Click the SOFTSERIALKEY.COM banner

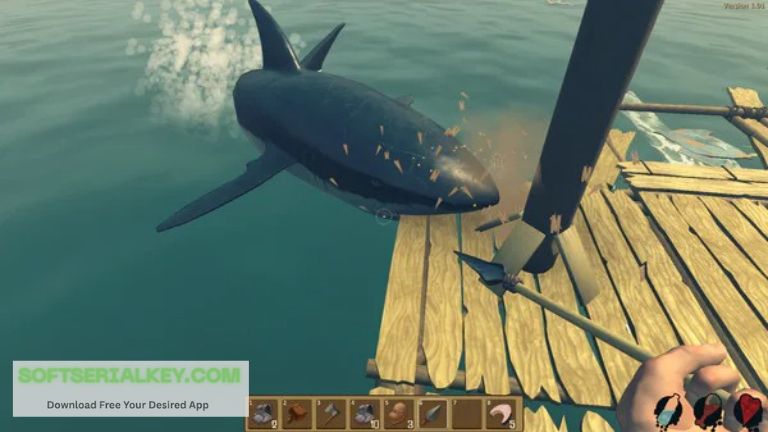[130, 387]
